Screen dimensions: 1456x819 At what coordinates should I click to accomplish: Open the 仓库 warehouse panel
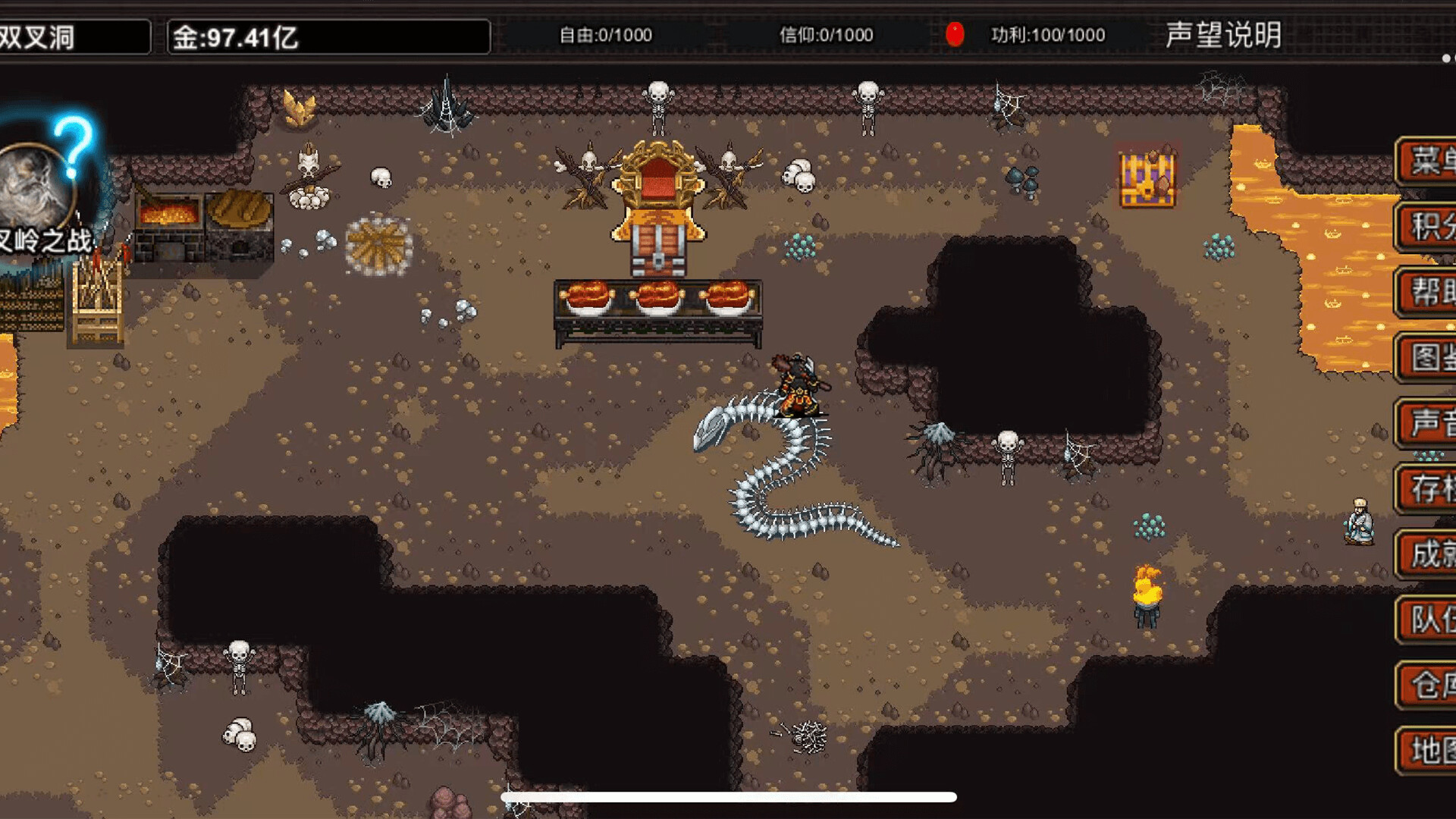(x=1433, y=686)
